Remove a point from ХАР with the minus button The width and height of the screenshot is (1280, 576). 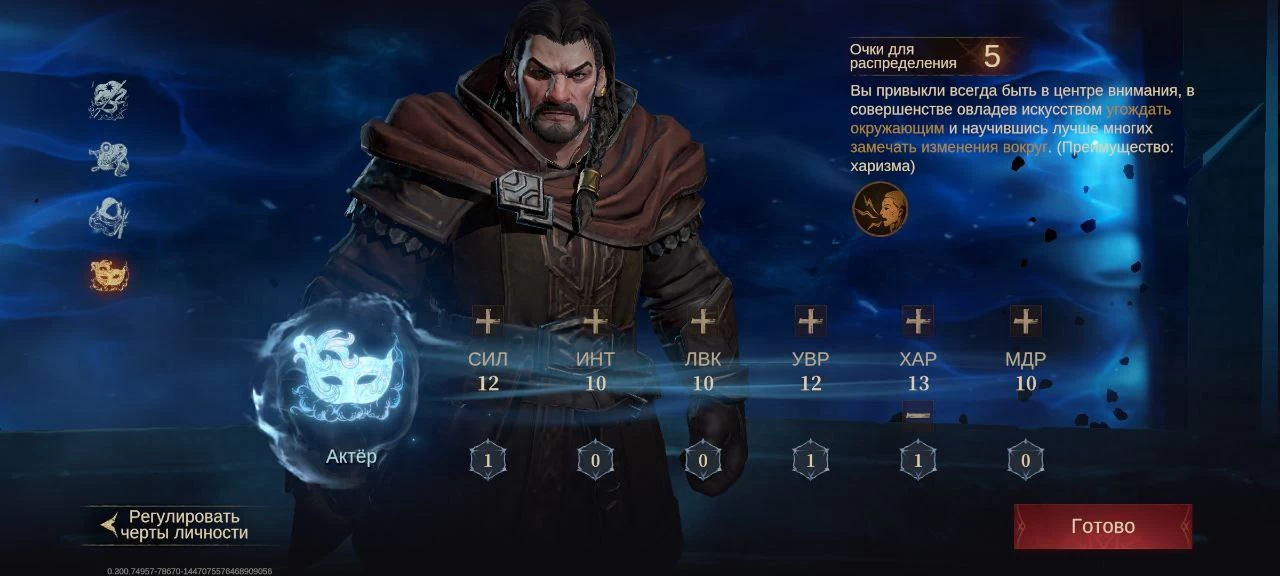point(918,414)
